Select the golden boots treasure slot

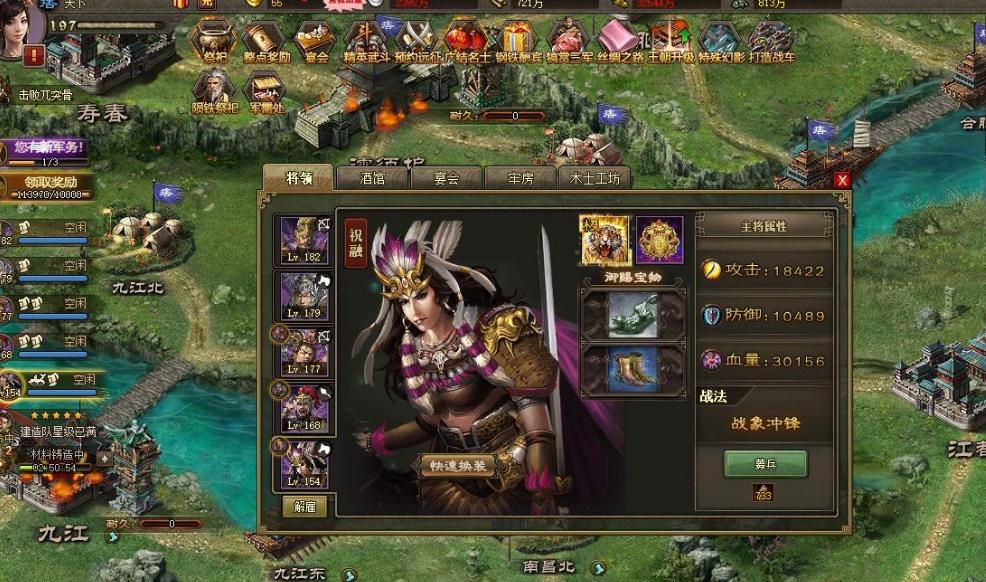click(x=633, y=367)
